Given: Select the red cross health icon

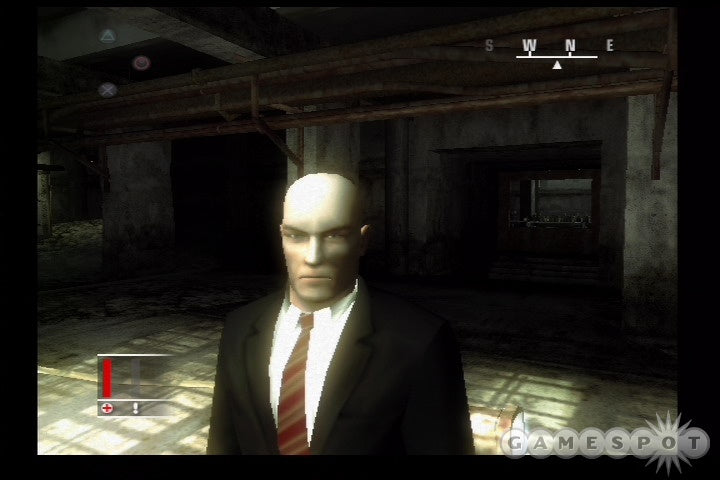Looking at the screenshot, I should [x=106, y=408].
